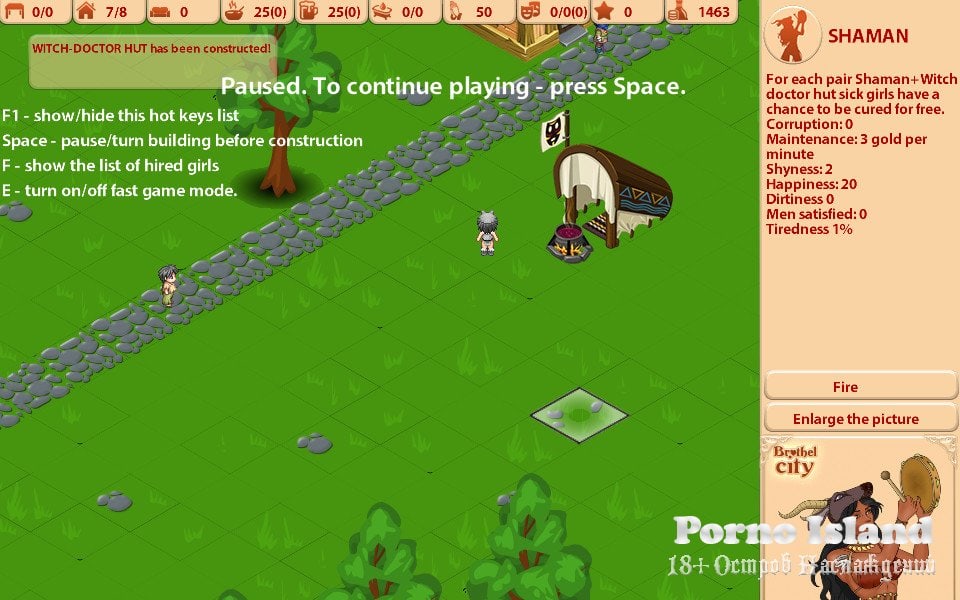This screenshot has height=600, width=960.
Task: Open the Shaman picture thumbnail
Action: (x=859, y=517)
